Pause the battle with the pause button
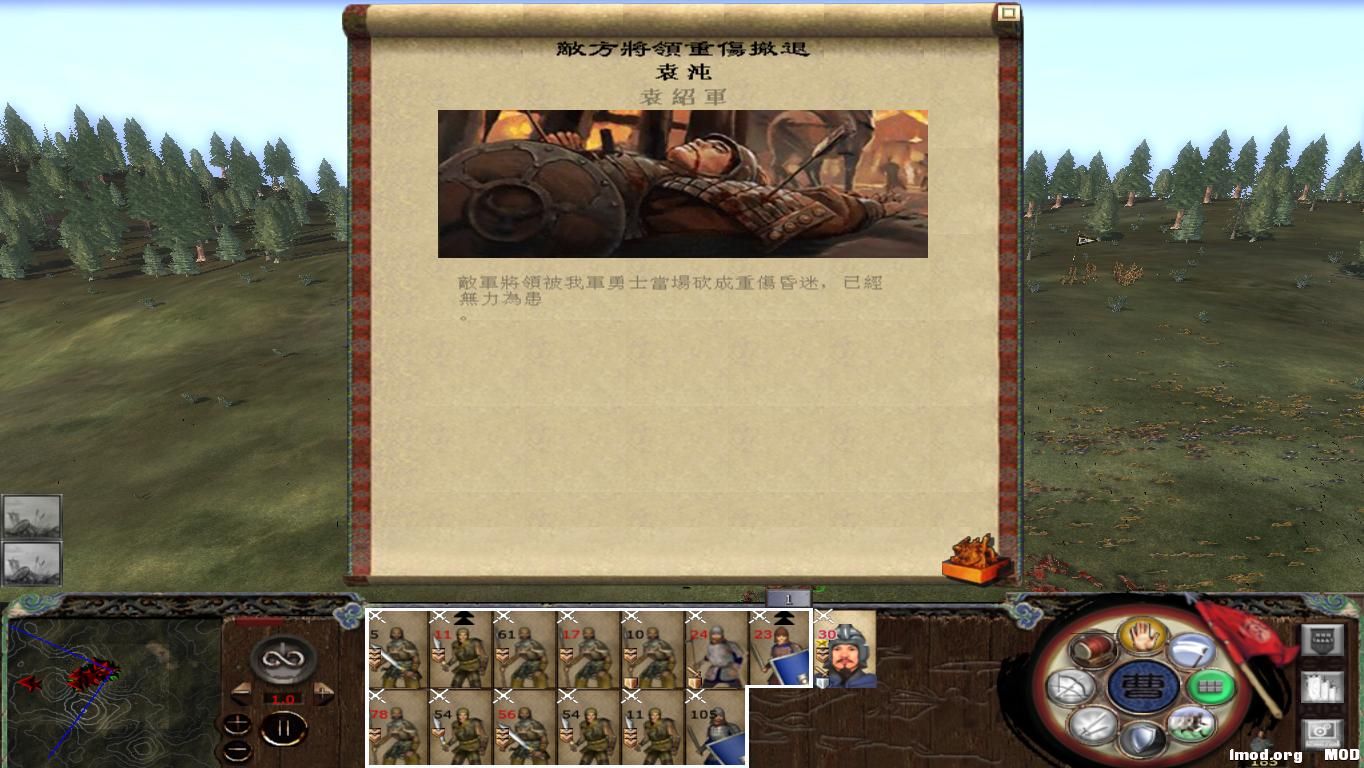The image size is (1364, 768). click(283, 728)
